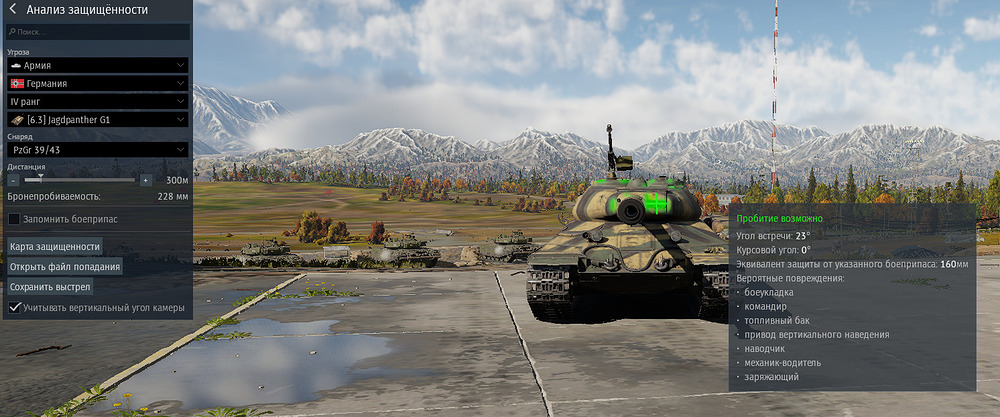Click the distance slider track
This screenshot has height=417, width=1000.
(80, 180)
